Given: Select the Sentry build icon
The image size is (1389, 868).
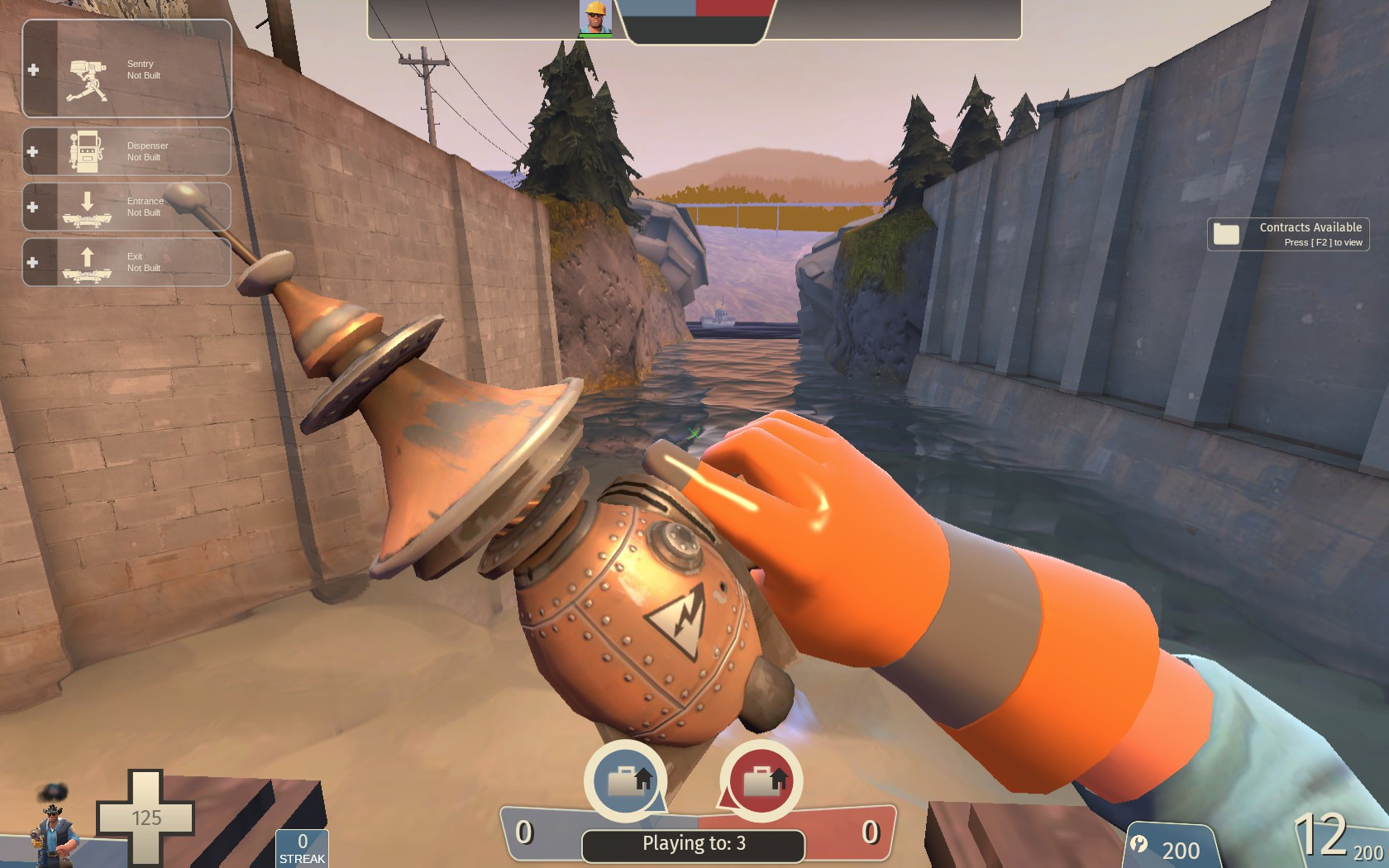Looking at the screenshot, I should pos(87,79).
